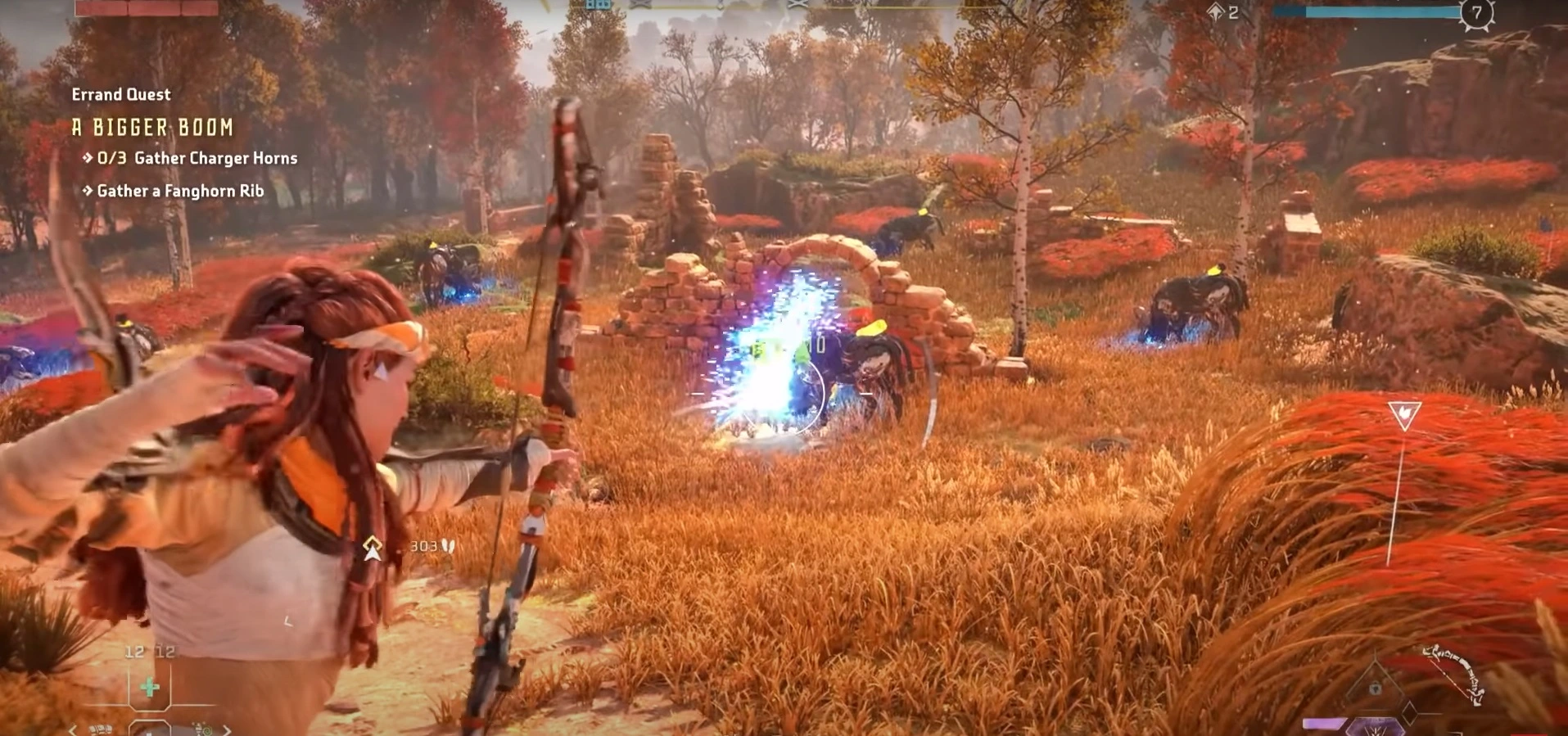Select the locked weapon slot padlock
The width and height of the screenshot is (1568, 736).
1376,689
